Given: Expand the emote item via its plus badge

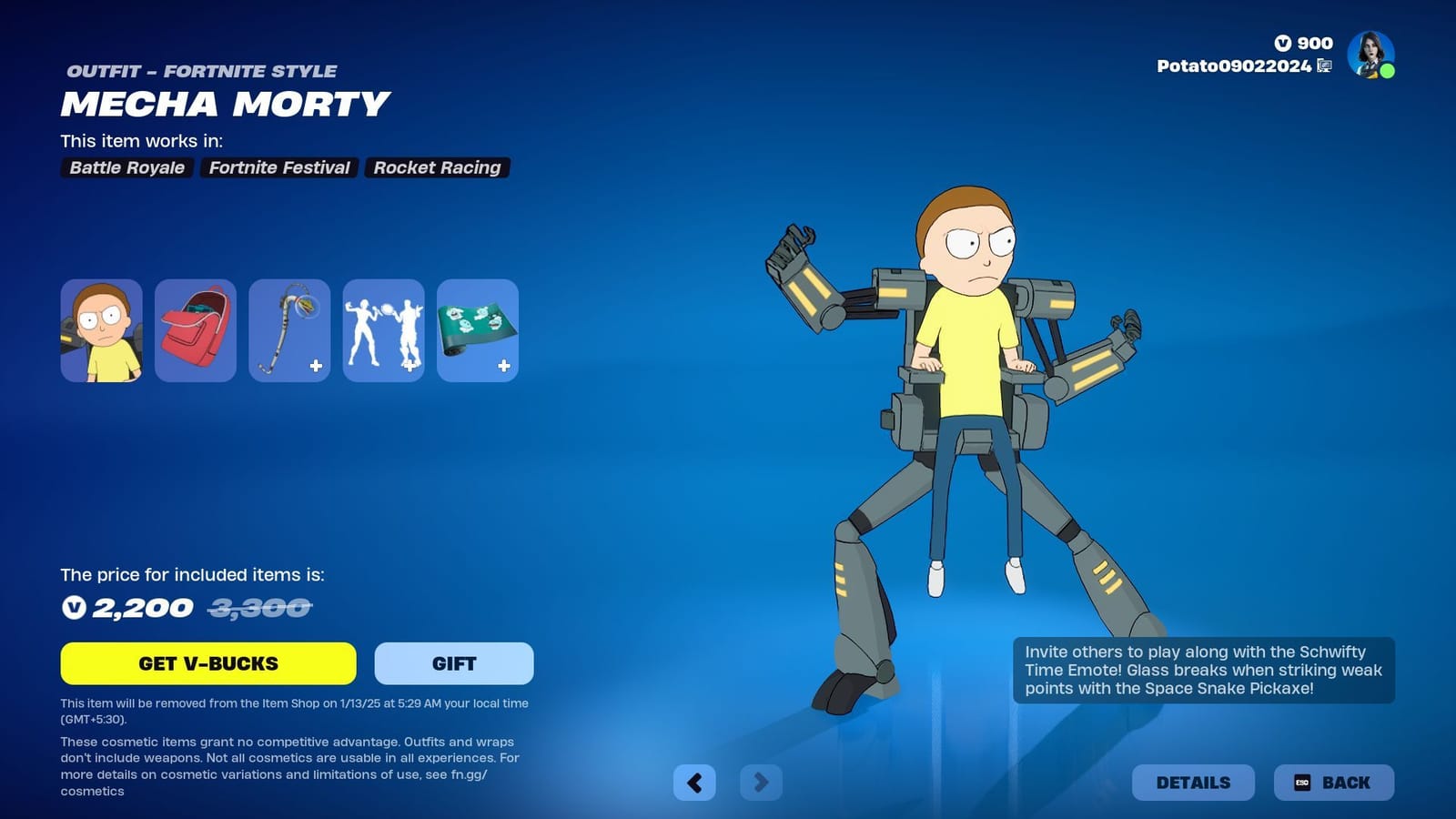Looking at the screenshot, I should click(x=409, y=367).
